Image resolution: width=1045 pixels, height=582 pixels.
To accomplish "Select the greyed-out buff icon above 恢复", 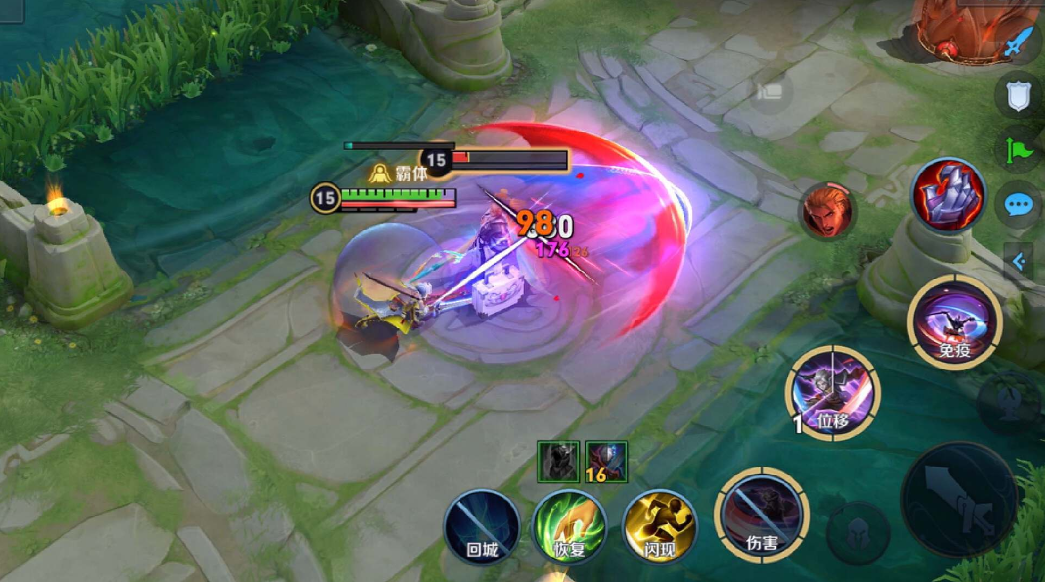I will tap(559, 461).
